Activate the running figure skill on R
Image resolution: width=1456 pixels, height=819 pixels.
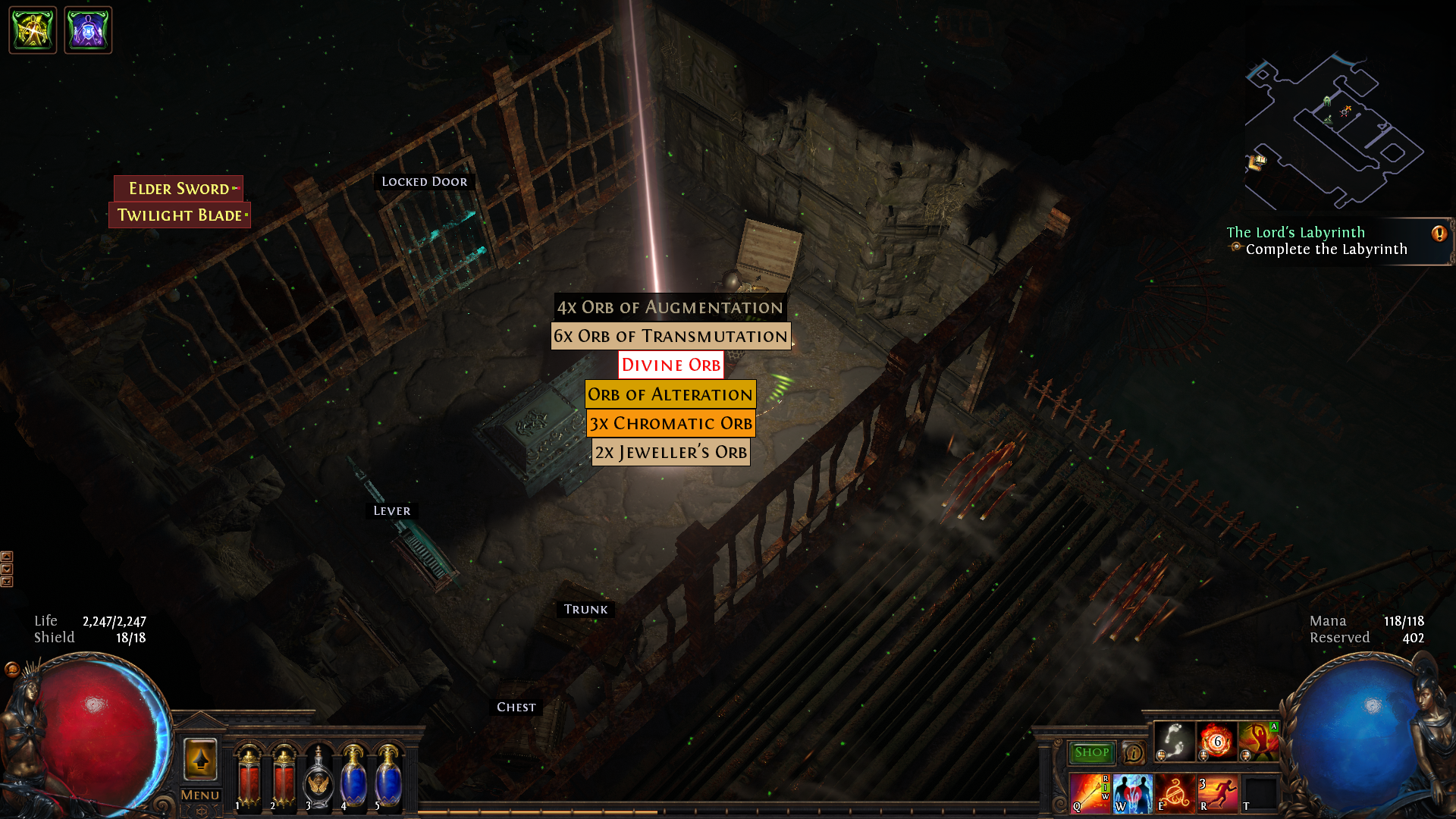click(1217, 793)
